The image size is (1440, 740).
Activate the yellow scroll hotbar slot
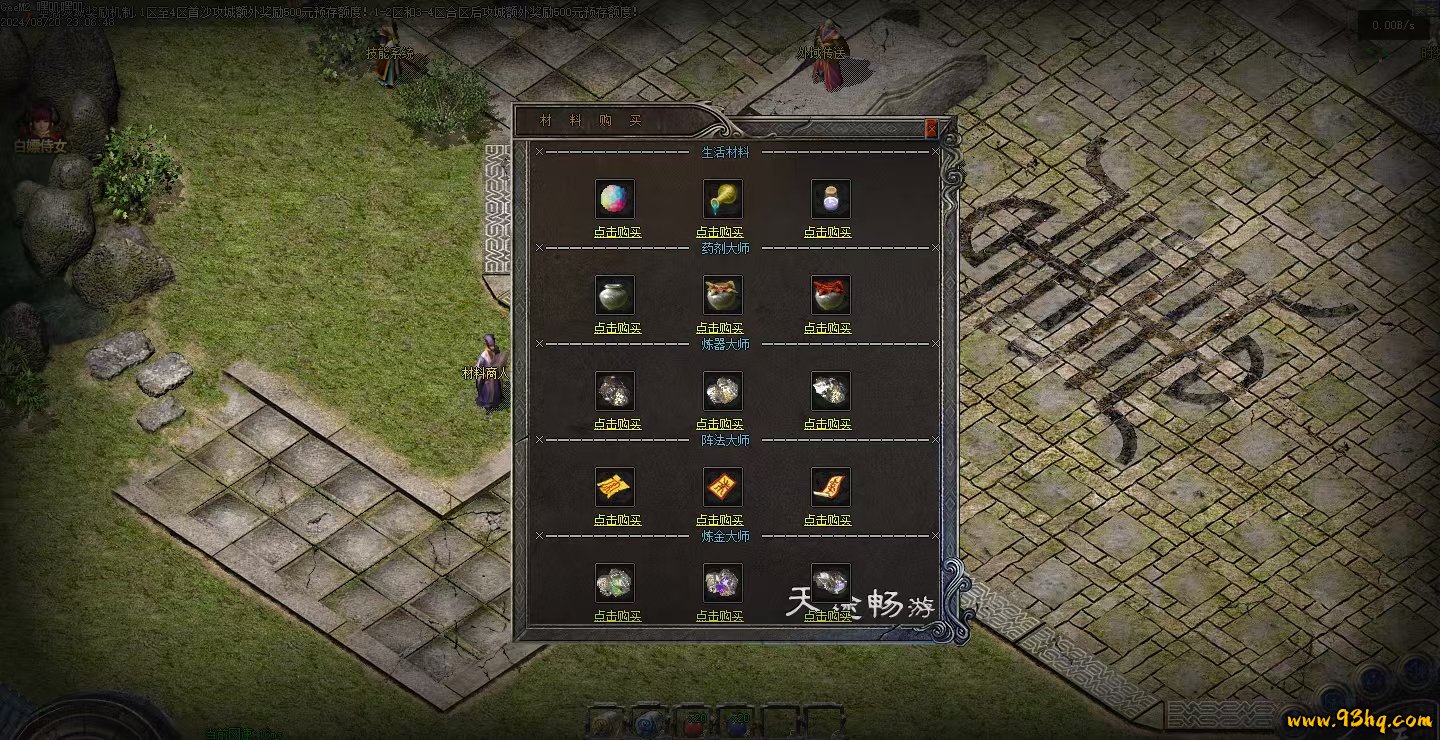(606, 722)
